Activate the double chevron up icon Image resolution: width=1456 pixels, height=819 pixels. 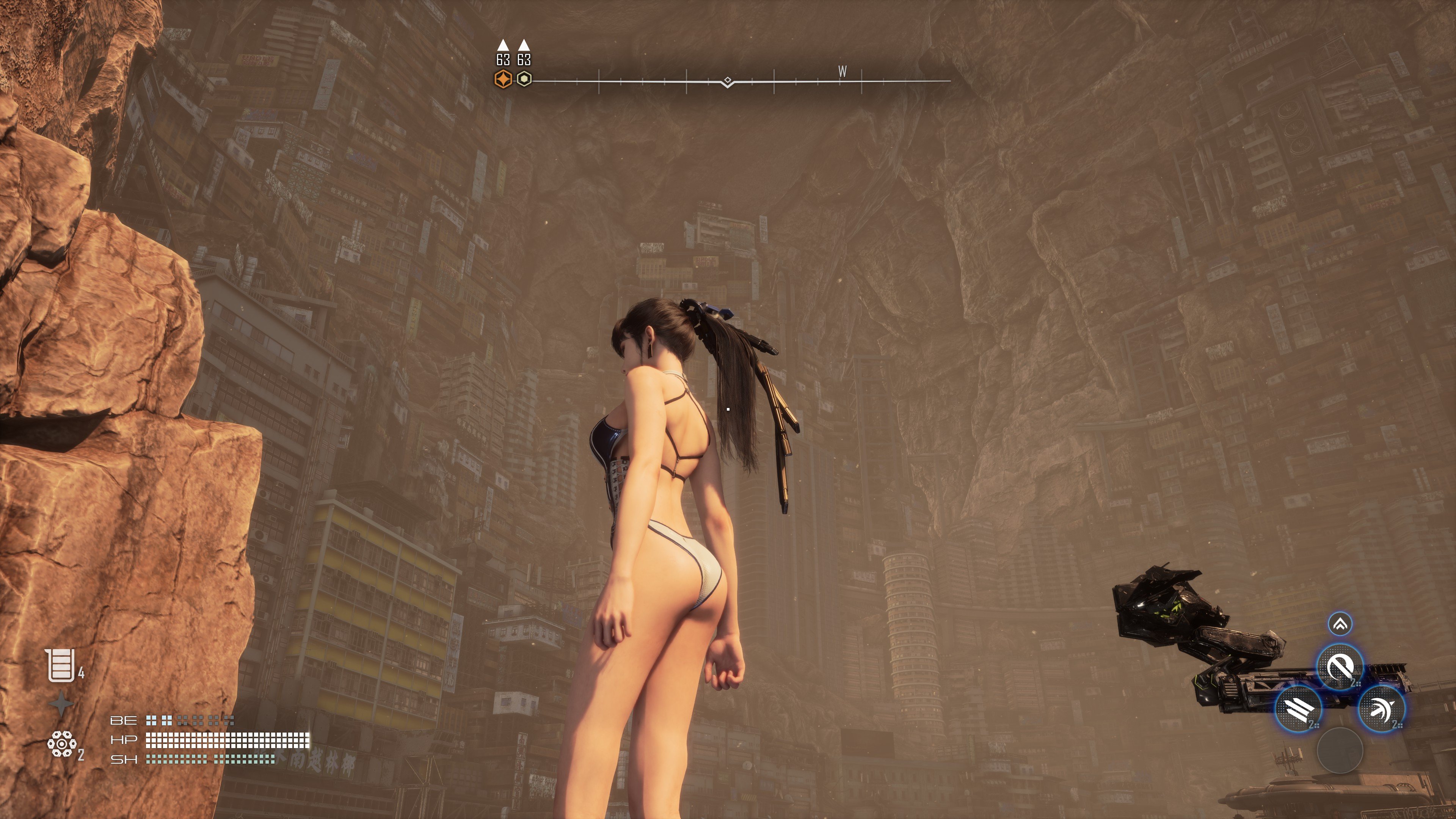[1340, 624]
